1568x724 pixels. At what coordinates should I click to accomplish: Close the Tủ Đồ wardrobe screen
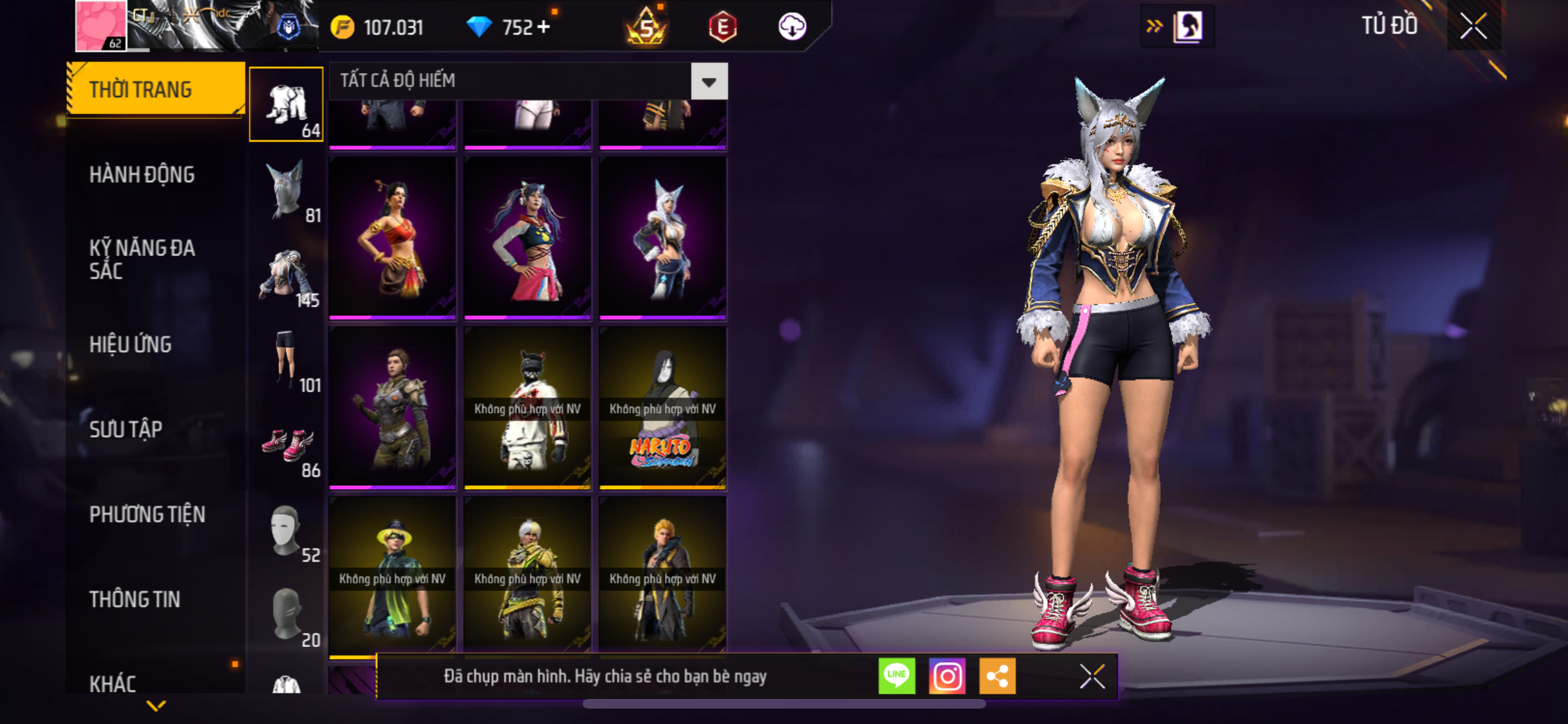[1473, 26]
